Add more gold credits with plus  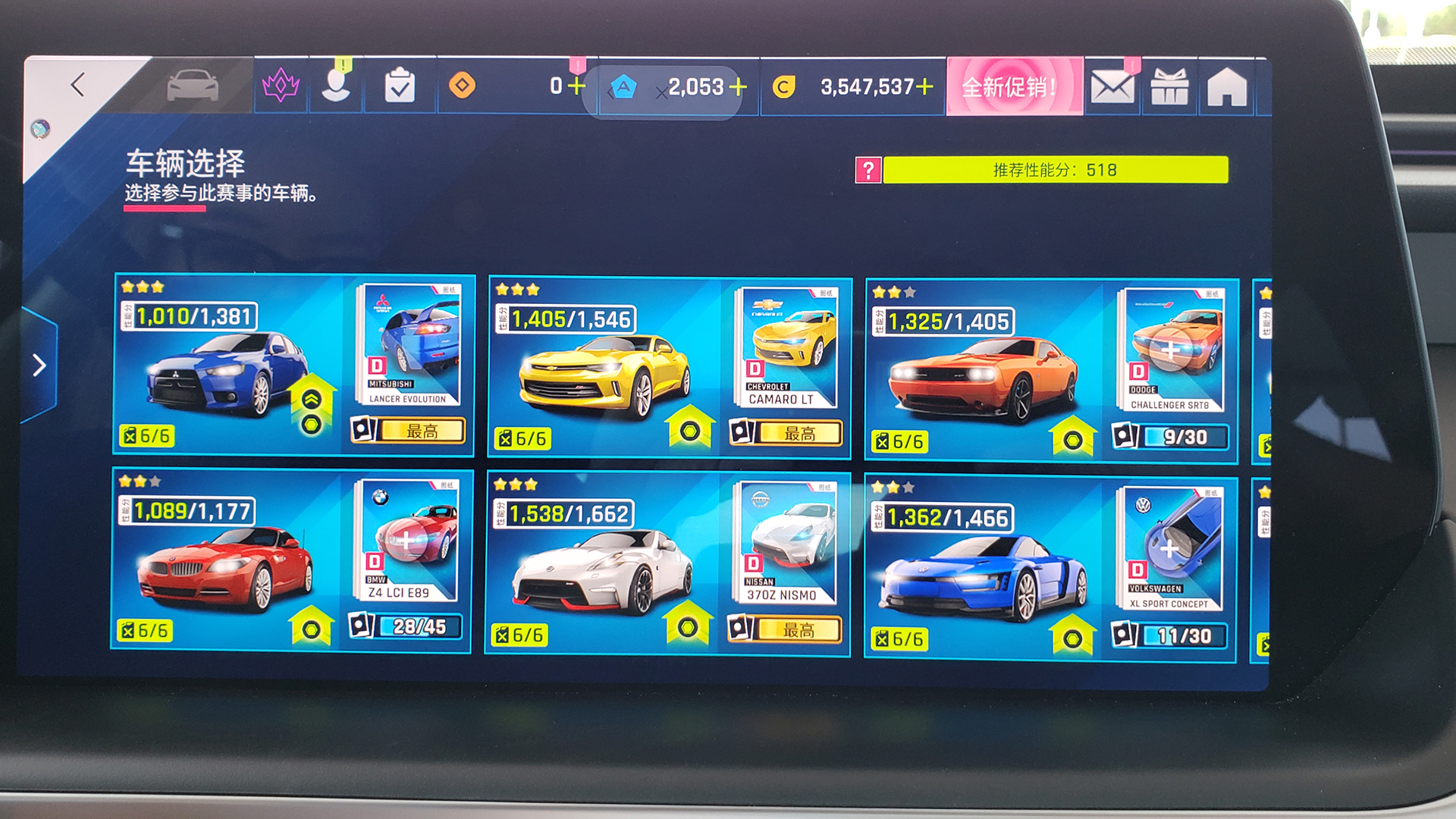tap(925, 87)
